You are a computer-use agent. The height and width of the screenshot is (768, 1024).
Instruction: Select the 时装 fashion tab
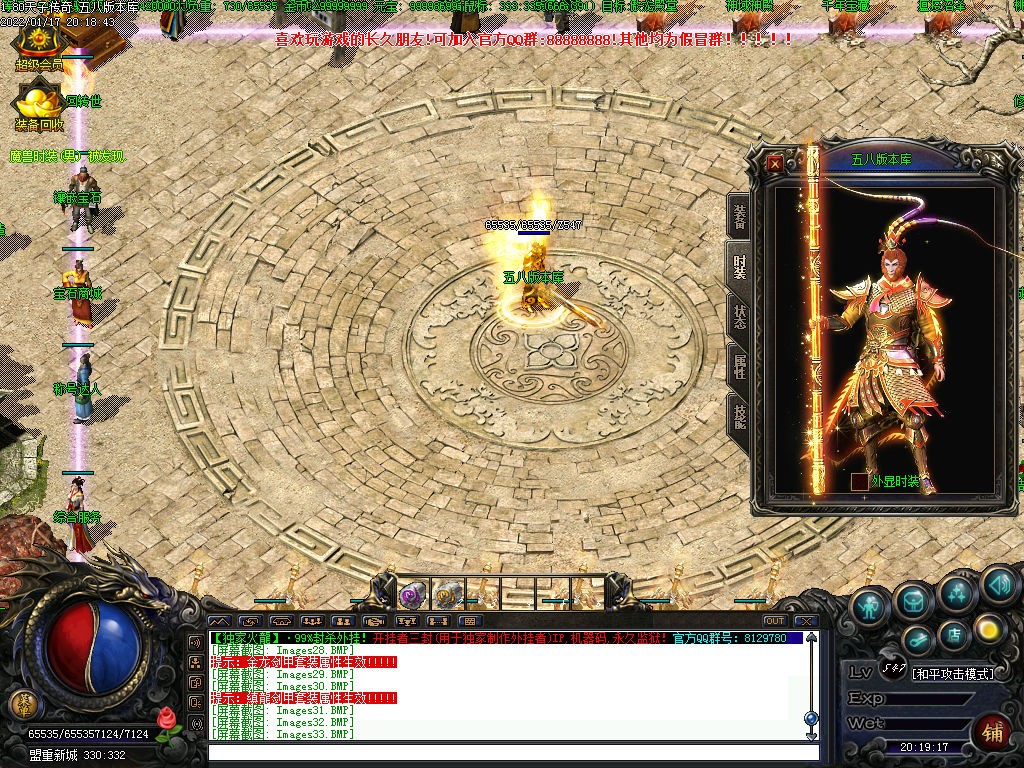click(x=739, y=266)
